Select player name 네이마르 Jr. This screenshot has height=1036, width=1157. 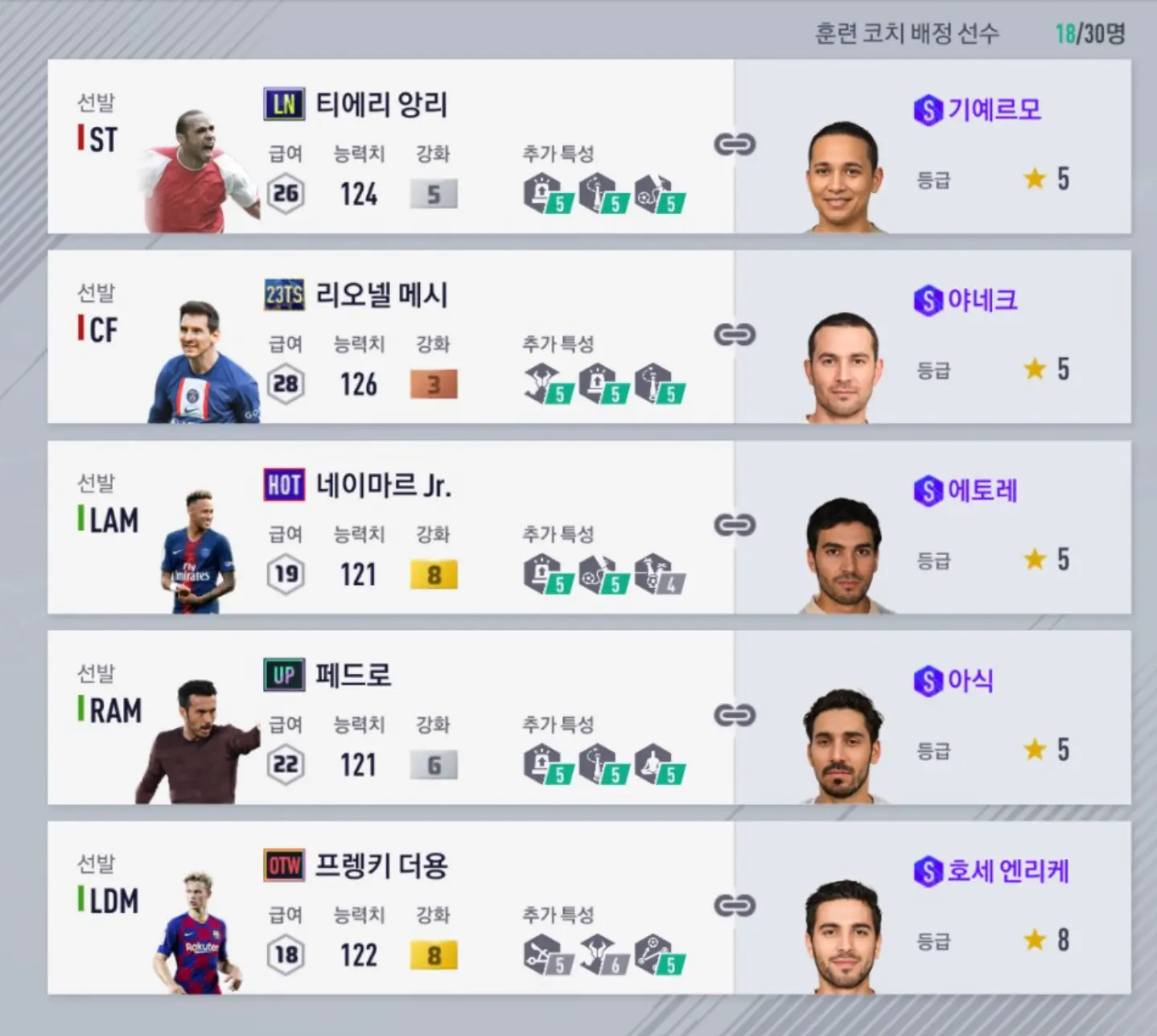pyautogui.click(x=384, y=485)
